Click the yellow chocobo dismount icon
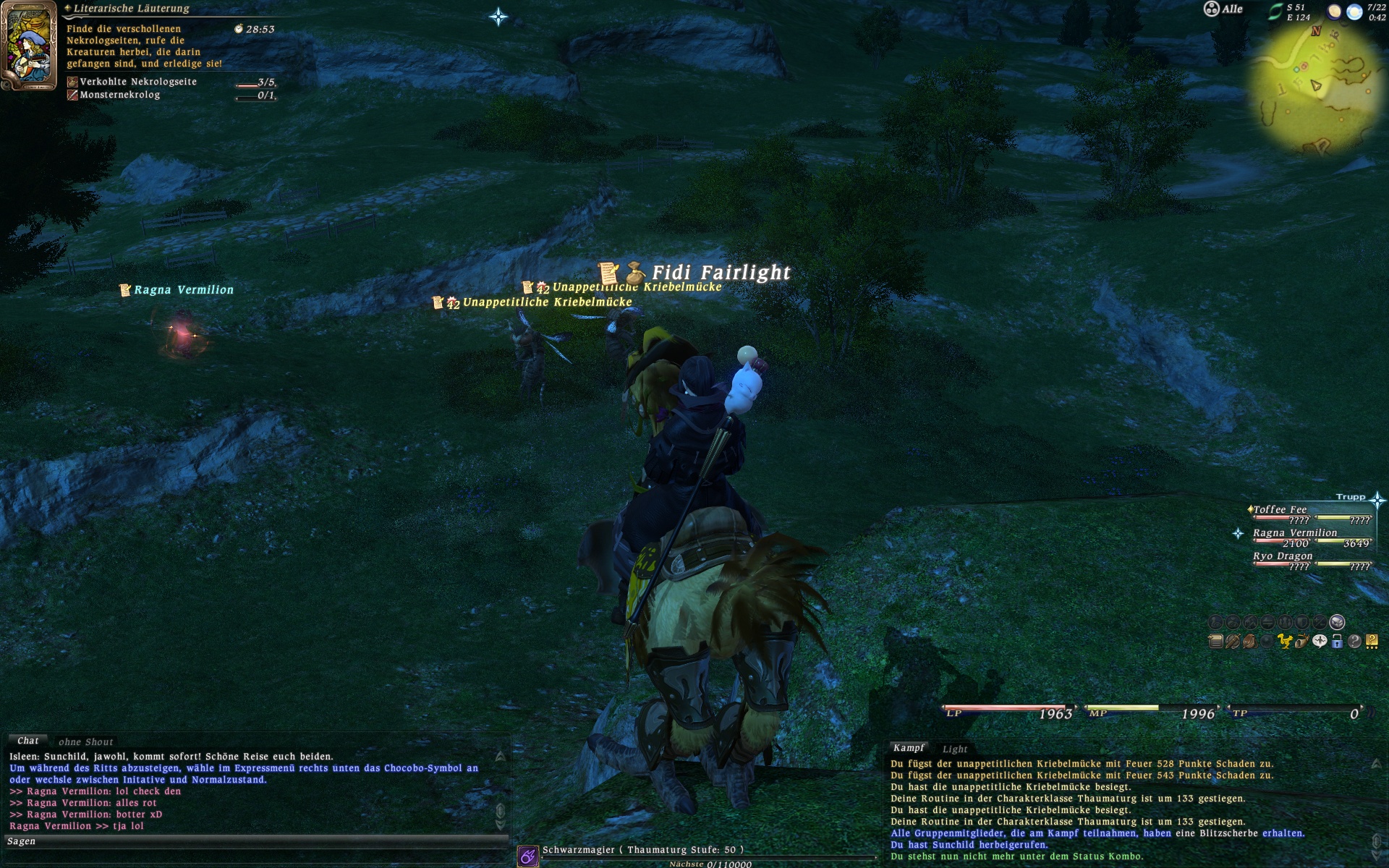Image resolution: width=1389 pixels, height=868 pixels. pyautogui.click(x=1285, y=642)
